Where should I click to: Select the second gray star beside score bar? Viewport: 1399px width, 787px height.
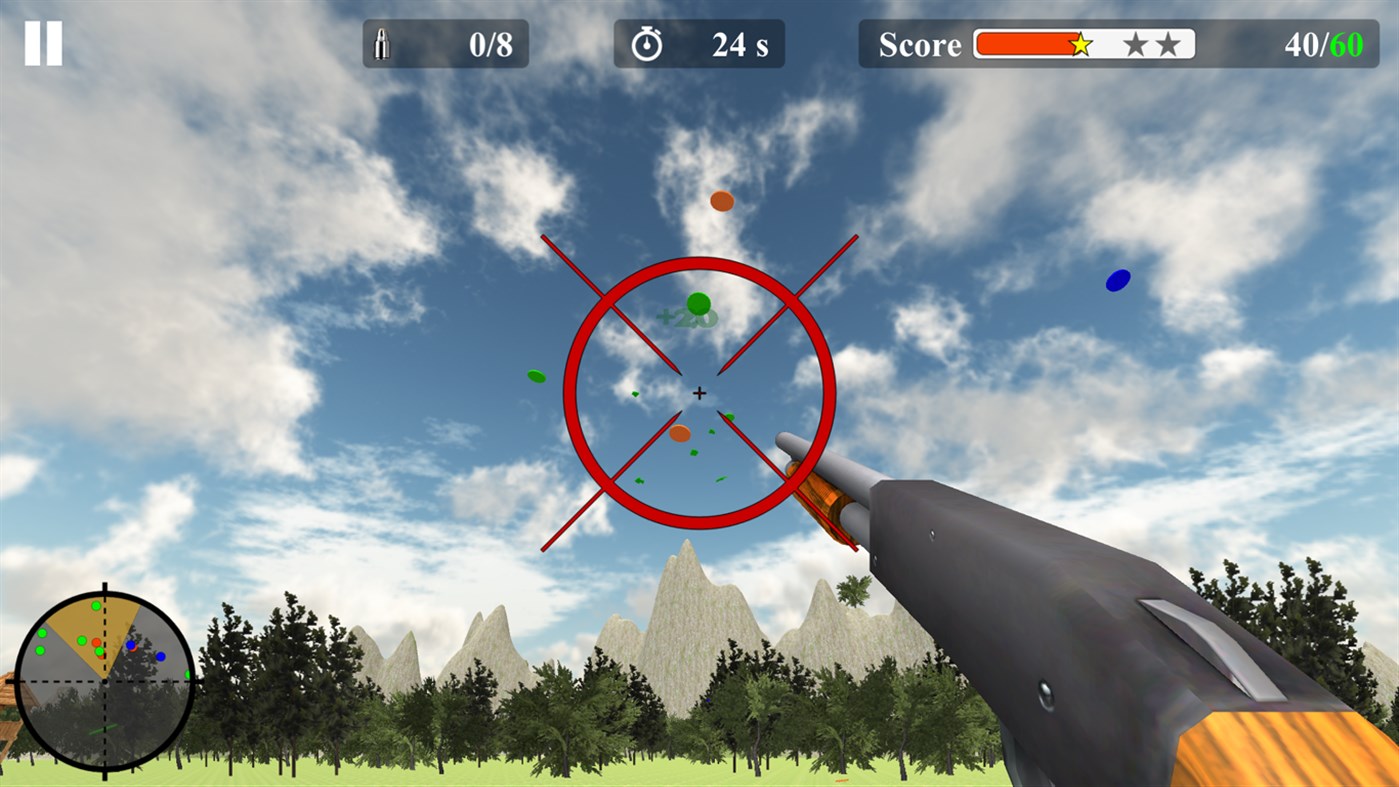pos(1168,43)
